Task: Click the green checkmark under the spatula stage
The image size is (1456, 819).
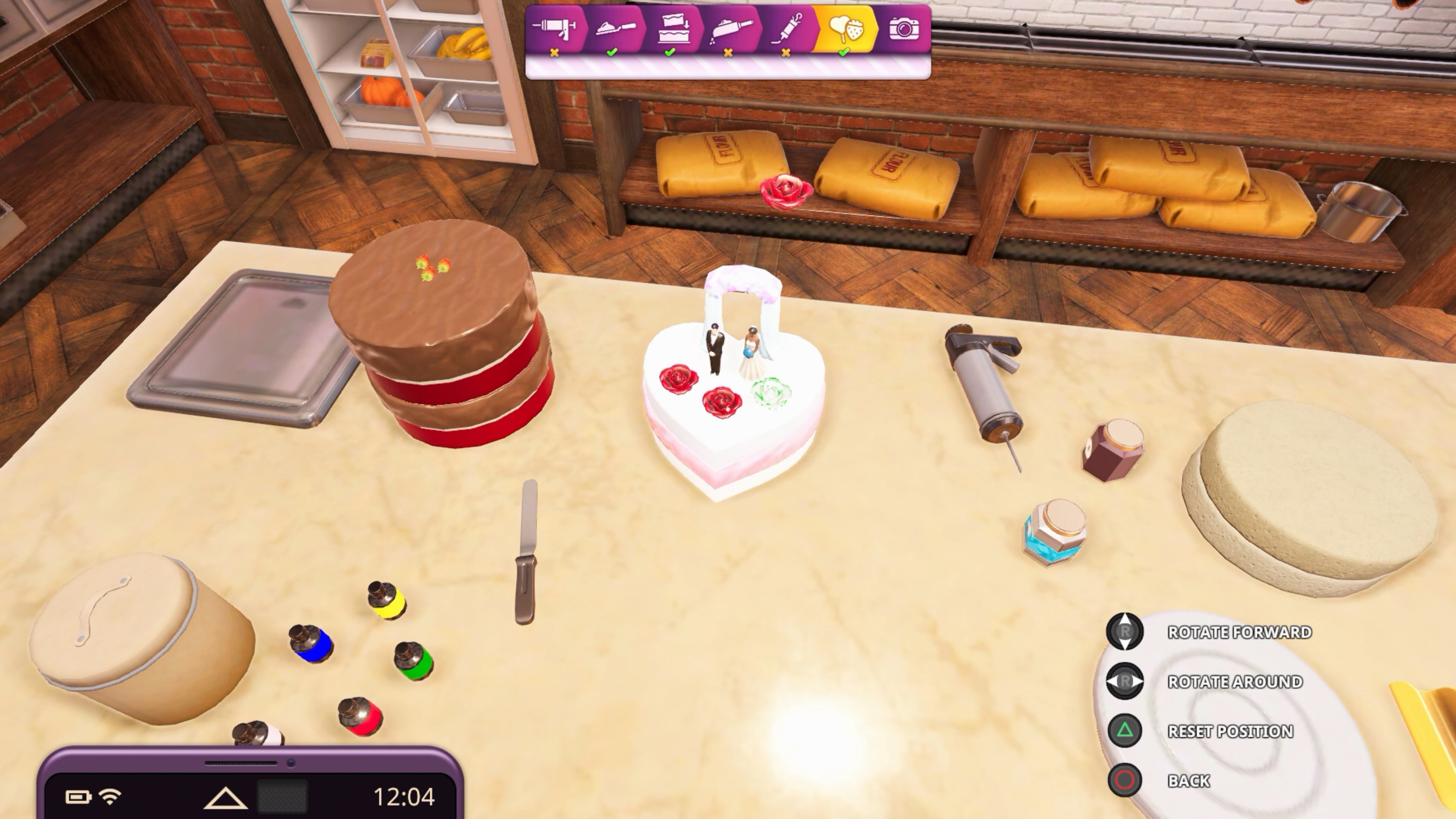Action: point(613,54)
